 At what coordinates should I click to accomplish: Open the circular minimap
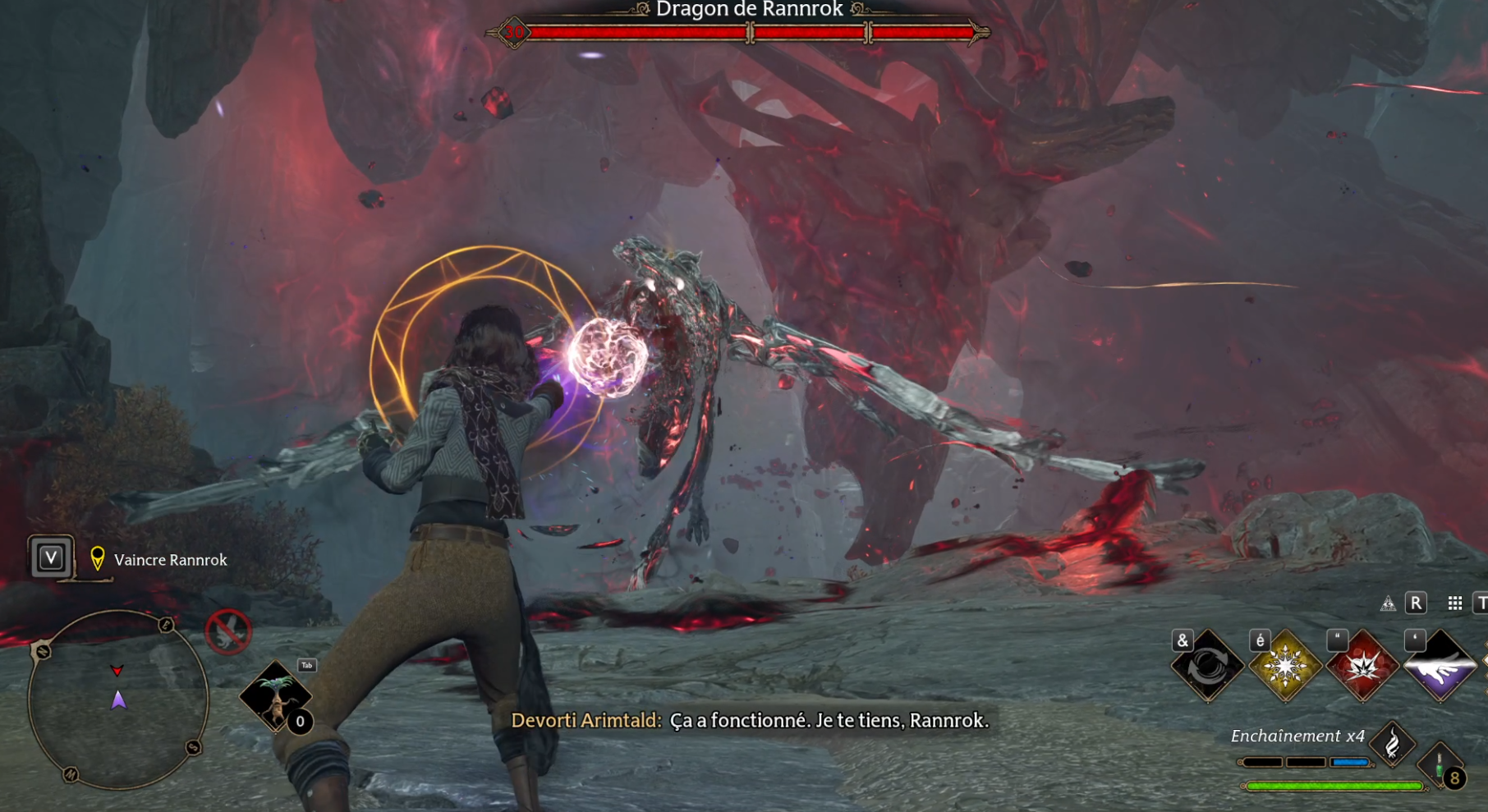[x=118, y=700]
